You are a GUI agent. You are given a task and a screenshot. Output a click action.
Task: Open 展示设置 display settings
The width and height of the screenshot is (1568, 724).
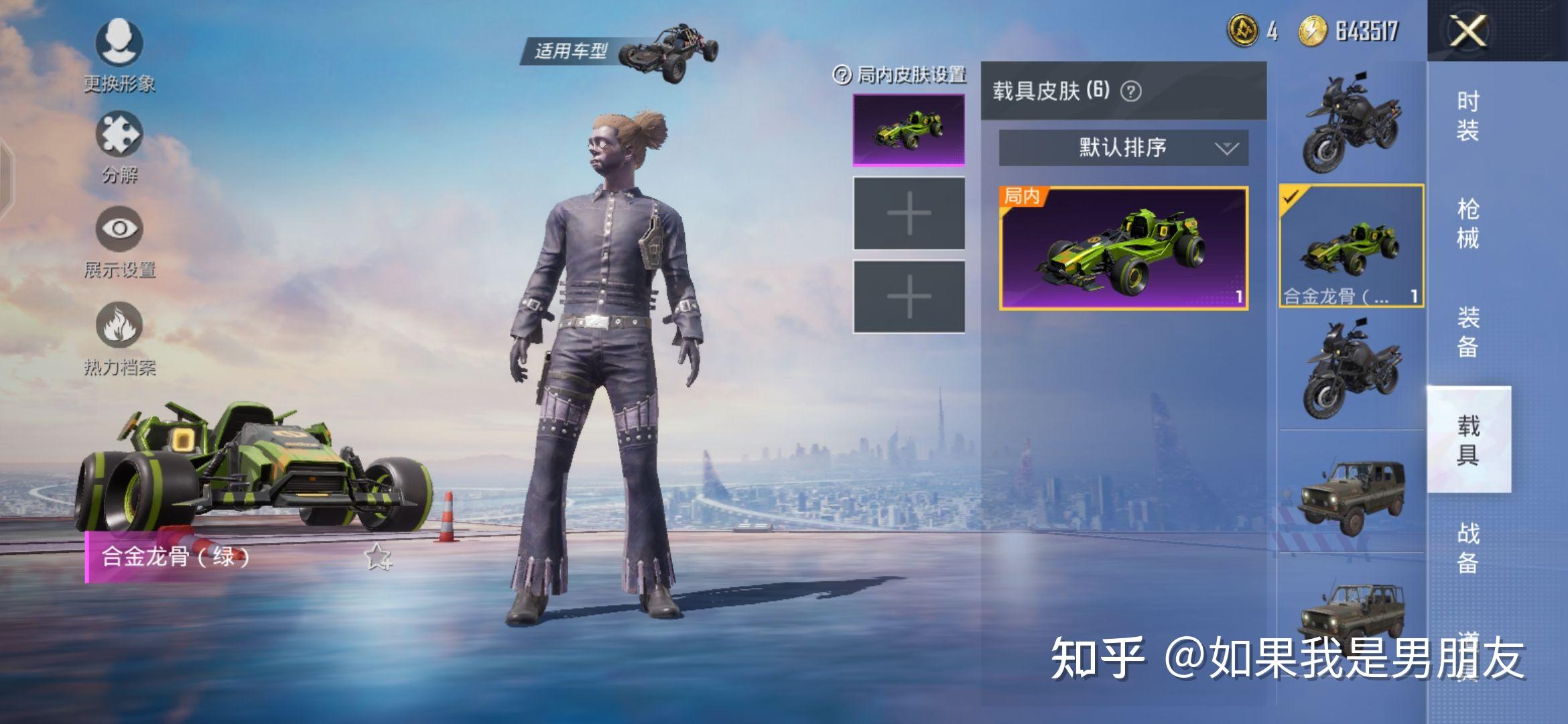(119, 241)
